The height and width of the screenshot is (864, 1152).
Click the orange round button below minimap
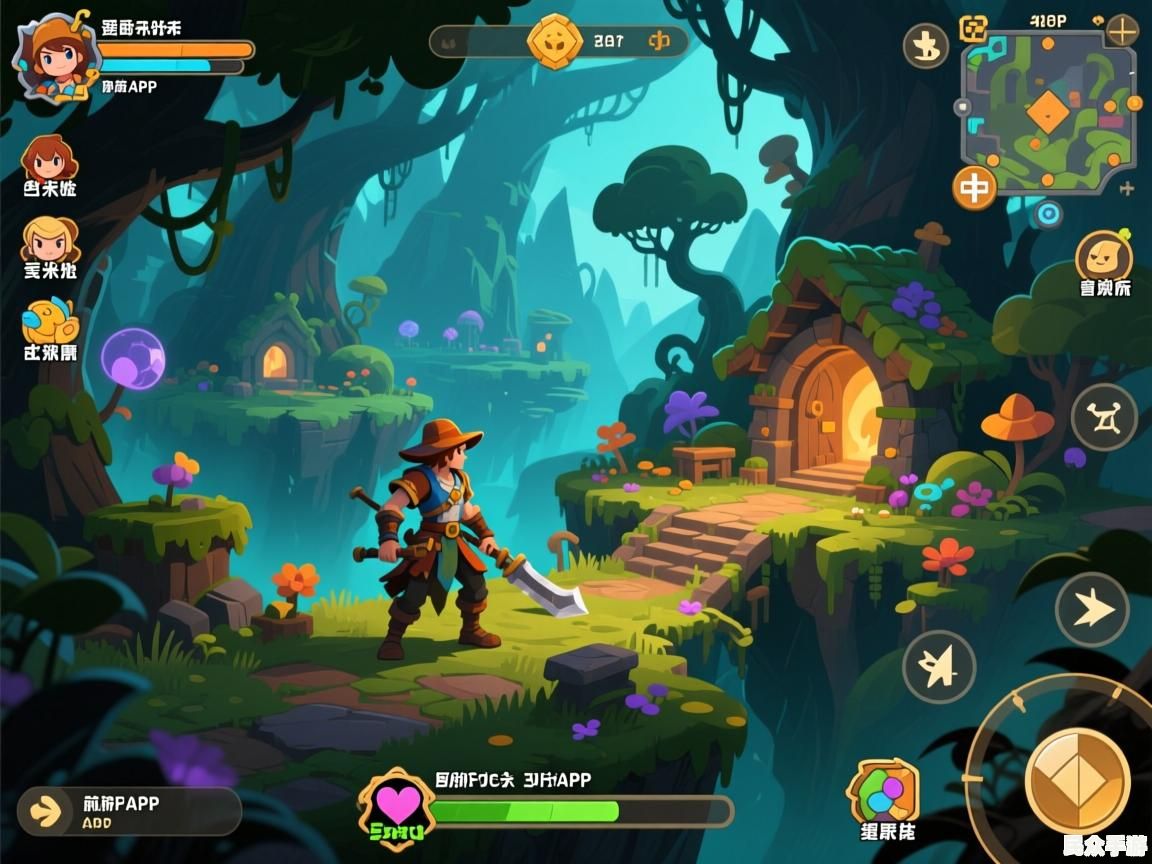974,188
